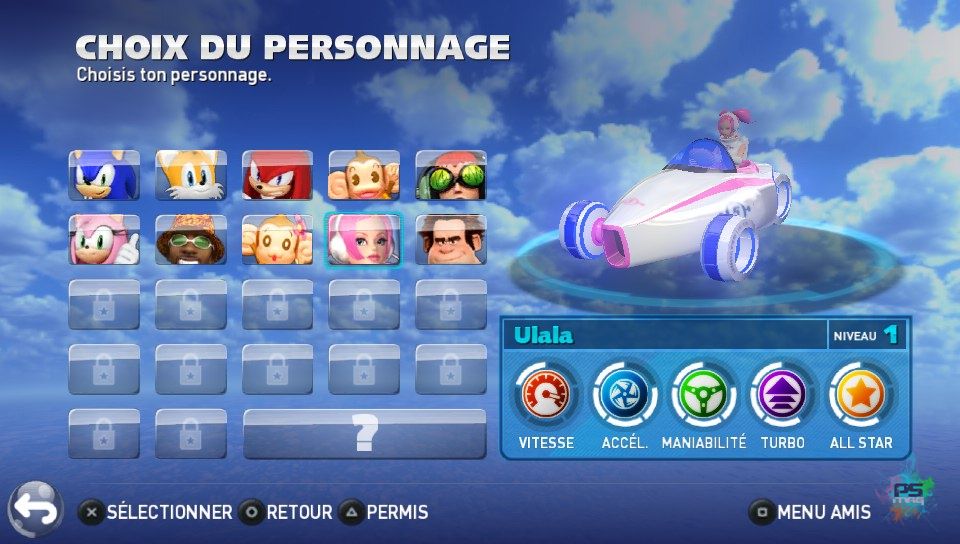Viewport: 960px width, 544px height.
Task: Choose Dr. Eggman with green goggles
Action: pos(451,175)
